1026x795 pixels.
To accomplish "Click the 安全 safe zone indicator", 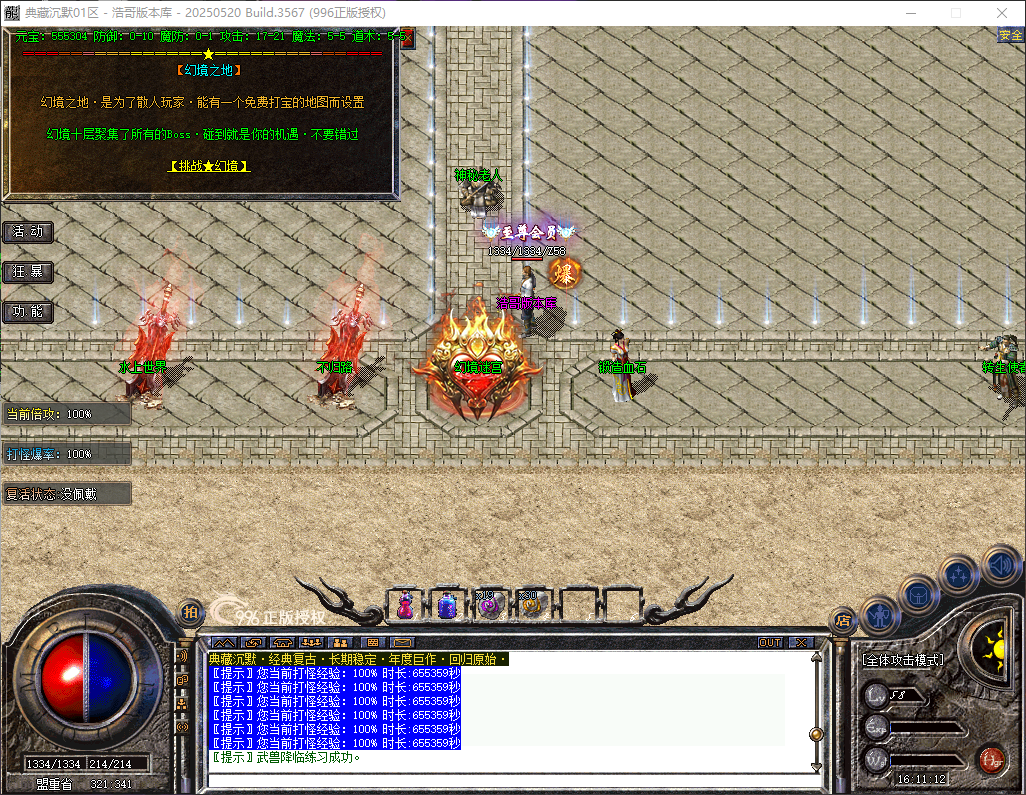I will [x=1010, y=36].
